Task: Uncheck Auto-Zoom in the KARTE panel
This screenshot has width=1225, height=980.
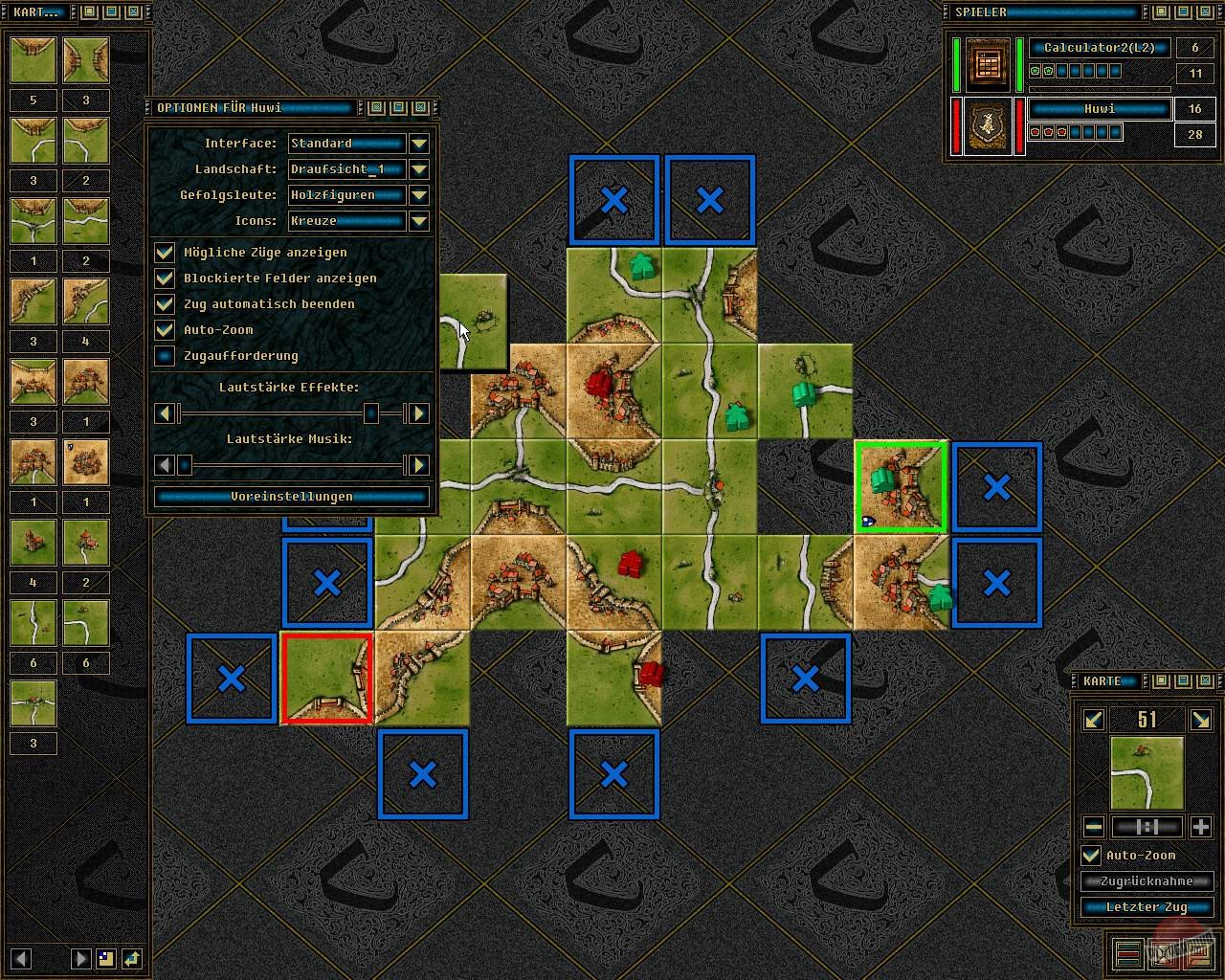Action: [1091, 856]
